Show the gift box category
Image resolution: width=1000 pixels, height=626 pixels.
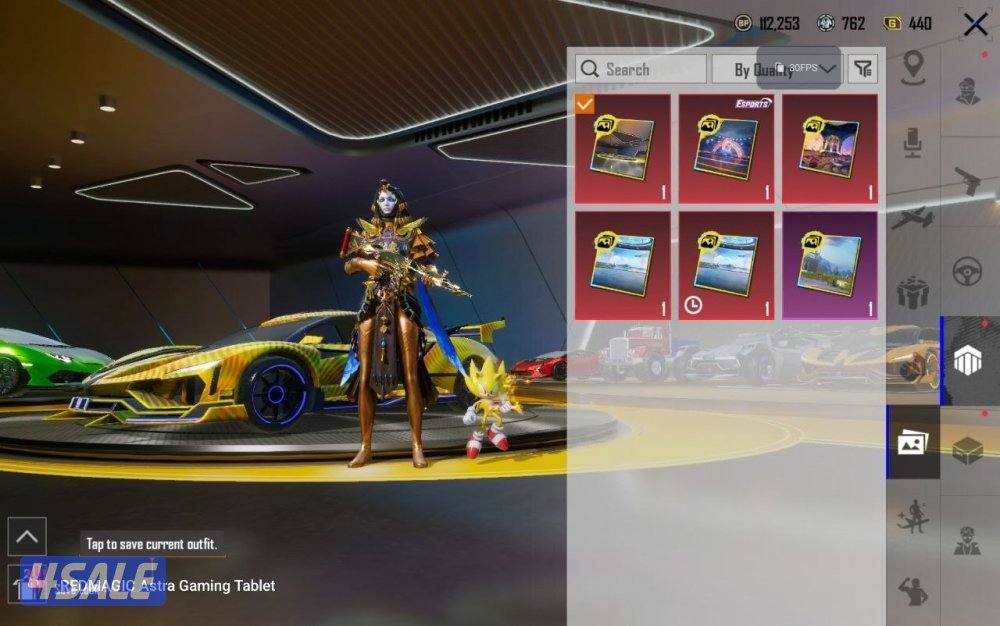912,292
